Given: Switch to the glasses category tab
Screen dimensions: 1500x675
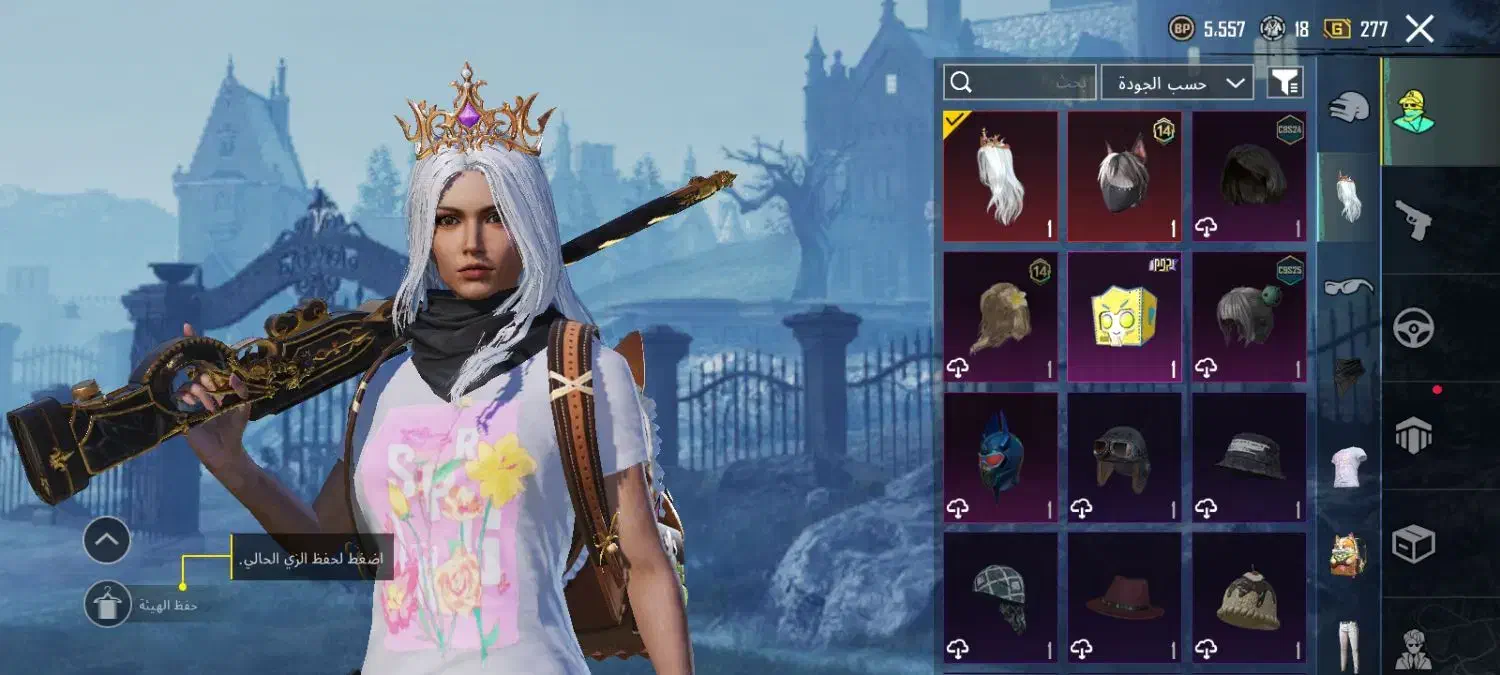Looking at the screenshot, I should tap(1349, 288).
